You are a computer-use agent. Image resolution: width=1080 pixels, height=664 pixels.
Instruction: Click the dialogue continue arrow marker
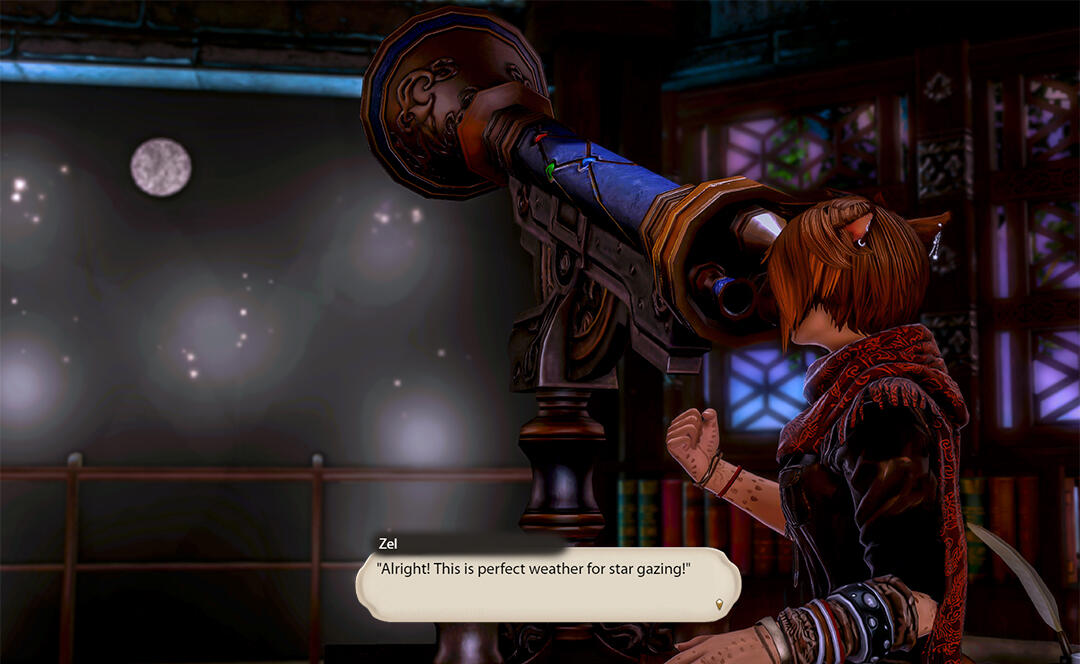[x=719, y=604]
